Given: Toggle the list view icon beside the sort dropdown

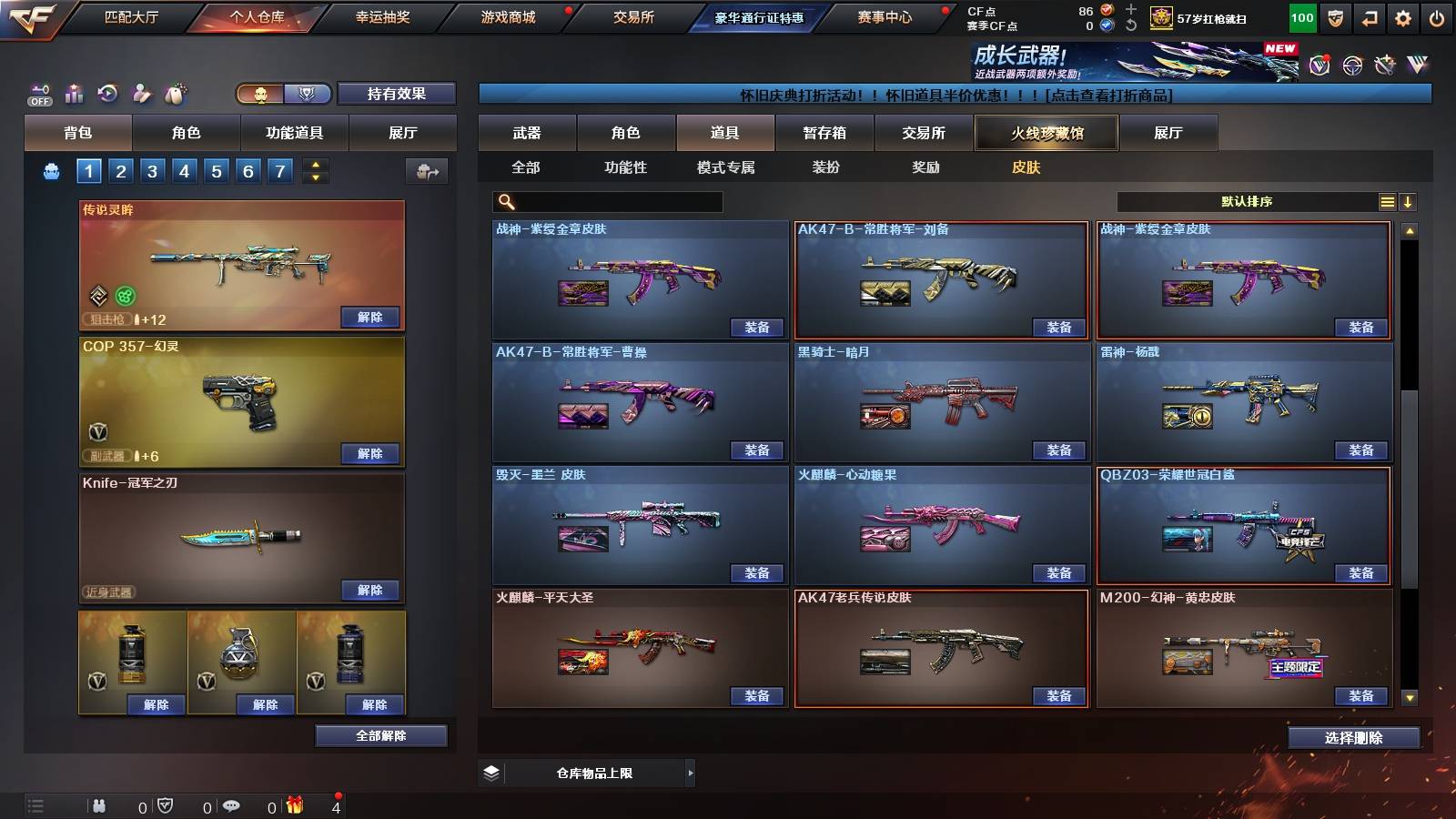Looking at the screenshot, I should click(1387, 201).
